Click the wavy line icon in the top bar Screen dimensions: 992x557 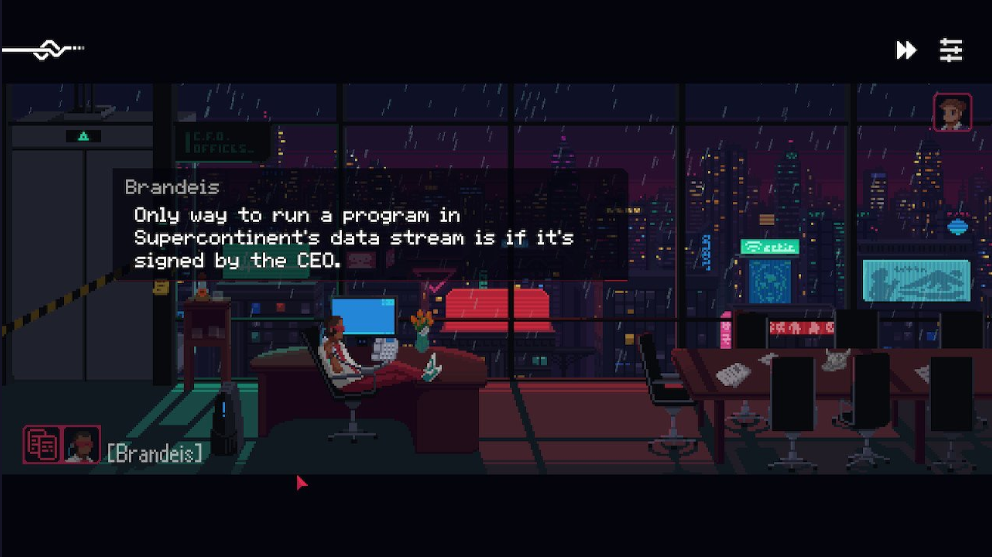click(44, 49)
